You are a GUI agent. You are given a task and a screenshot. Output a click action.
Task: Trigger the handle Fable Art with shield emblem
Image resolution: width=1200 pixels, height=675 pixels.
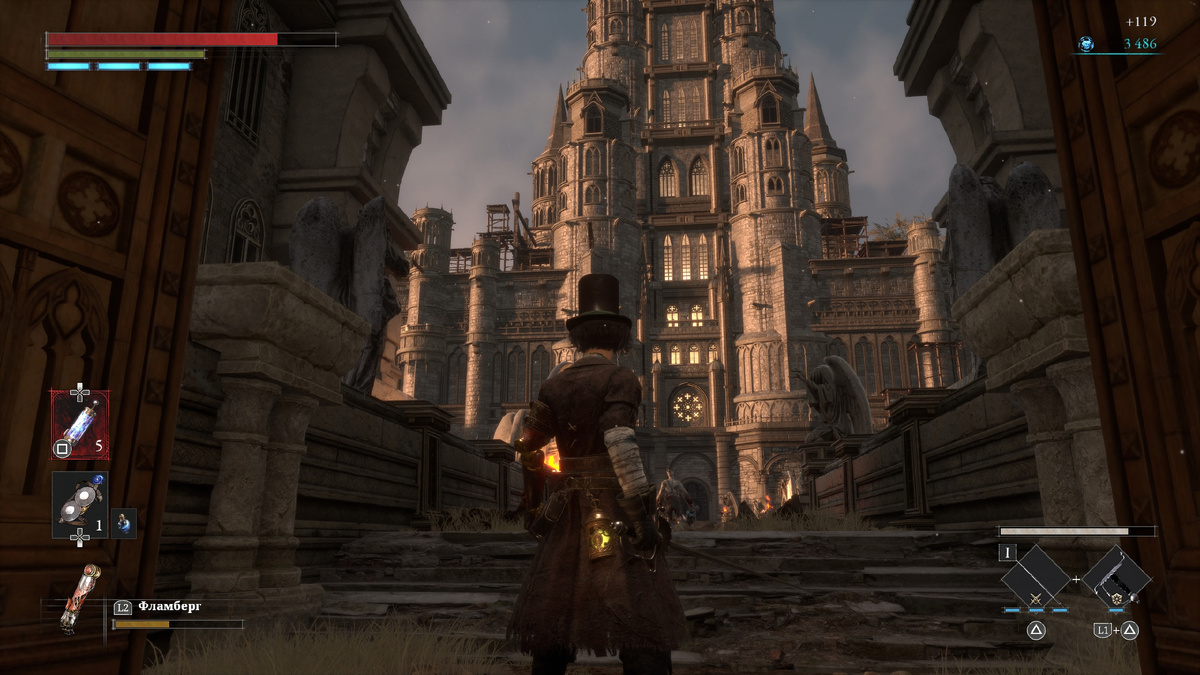click(x=1116, y=578)
